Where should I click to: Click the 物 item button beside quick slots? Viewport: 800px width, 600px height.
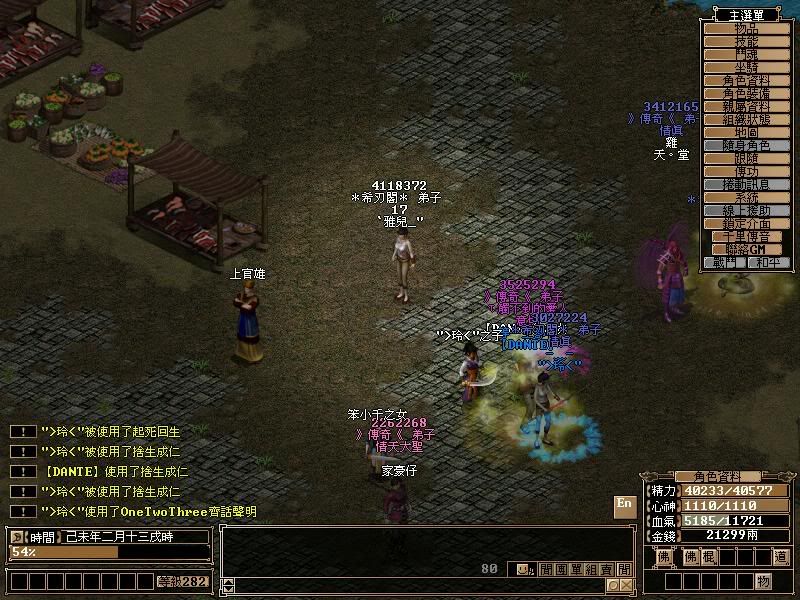(x=764, y=581)
